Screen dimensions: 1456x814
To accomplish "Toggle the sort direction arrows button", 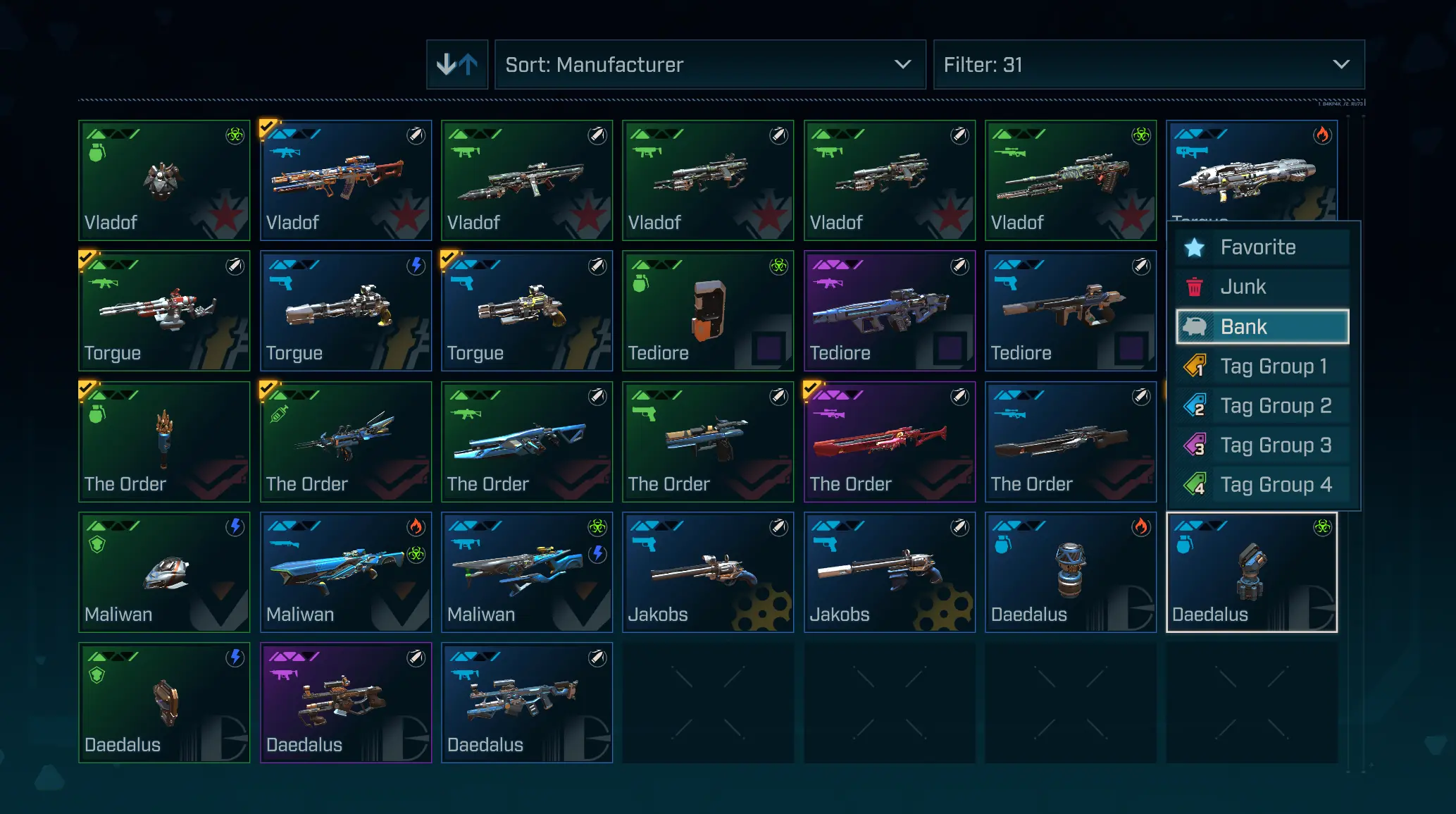I will click(x=456, y=65).
